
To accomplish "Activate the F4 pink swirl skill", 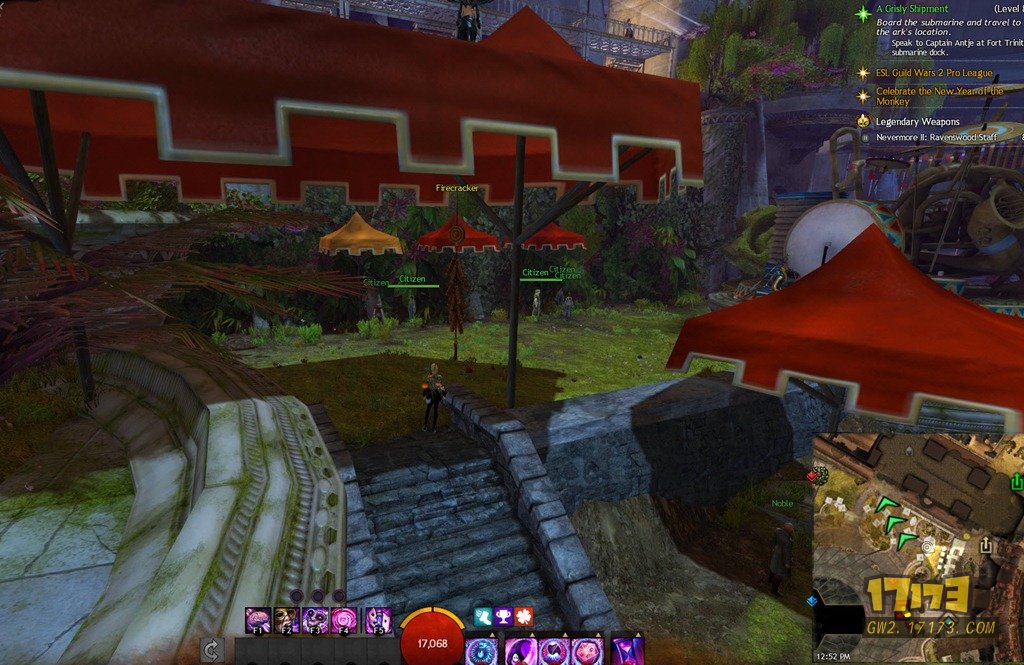I will (345, 620).
